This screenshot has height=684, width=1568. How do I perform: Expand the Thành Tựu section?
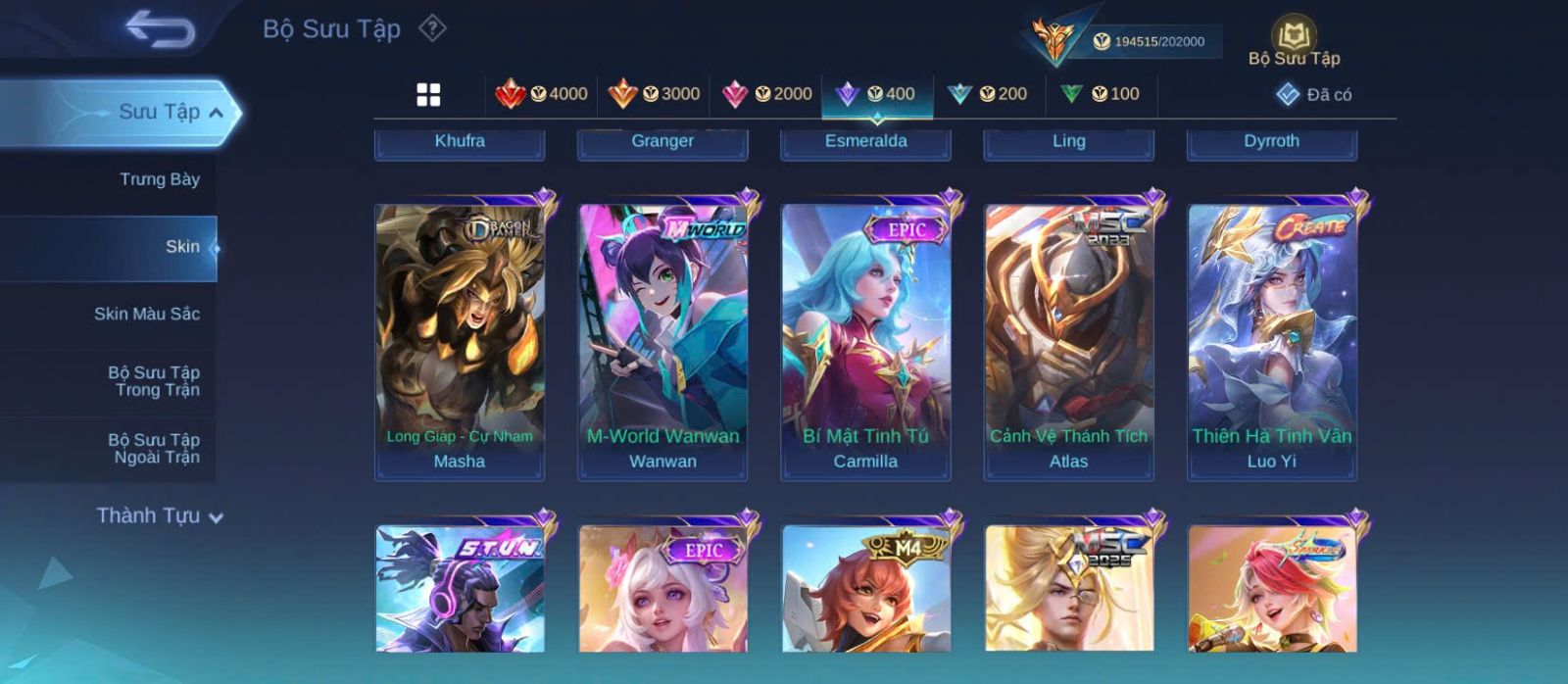[x=160, y=515]
